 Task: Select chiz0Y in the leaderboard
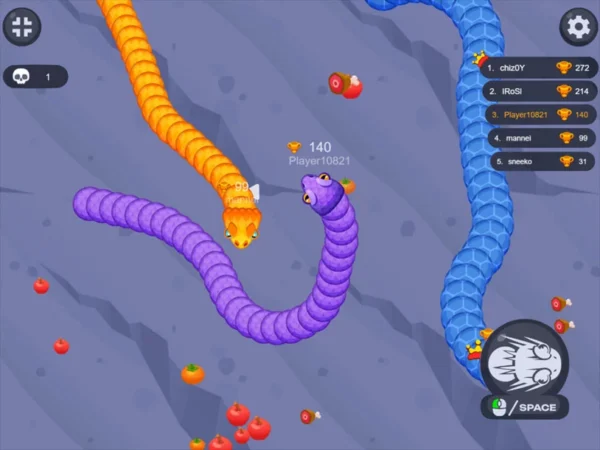point(538,68)
